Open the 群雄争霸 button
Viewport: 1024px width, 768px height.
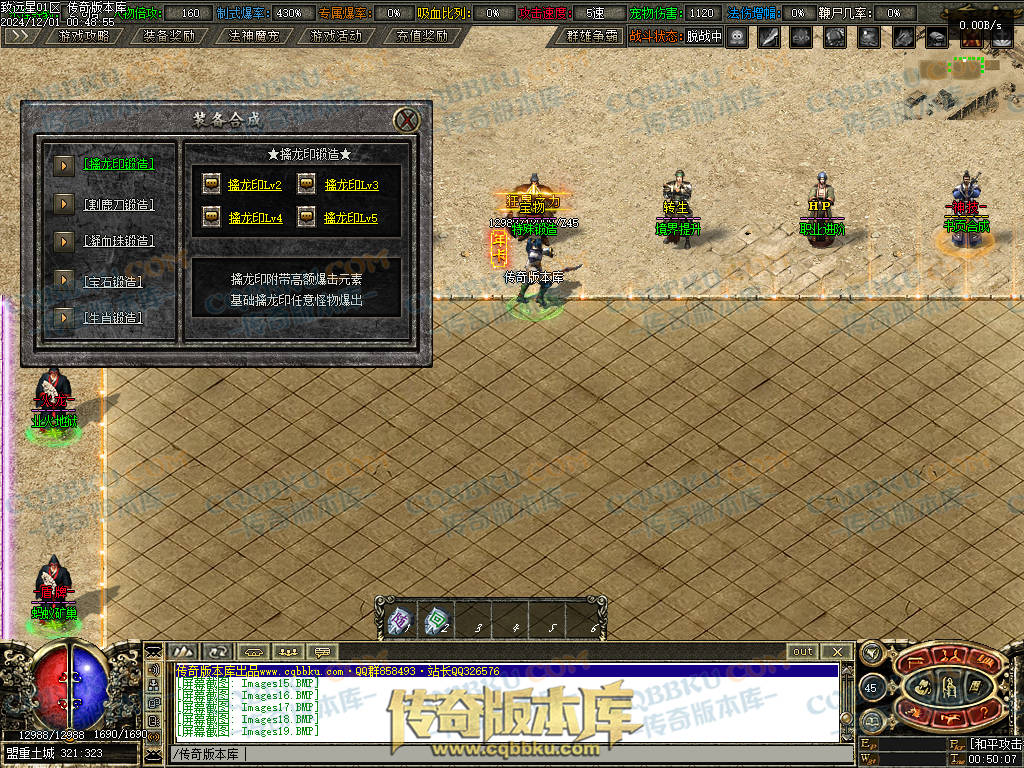[591, 36]
